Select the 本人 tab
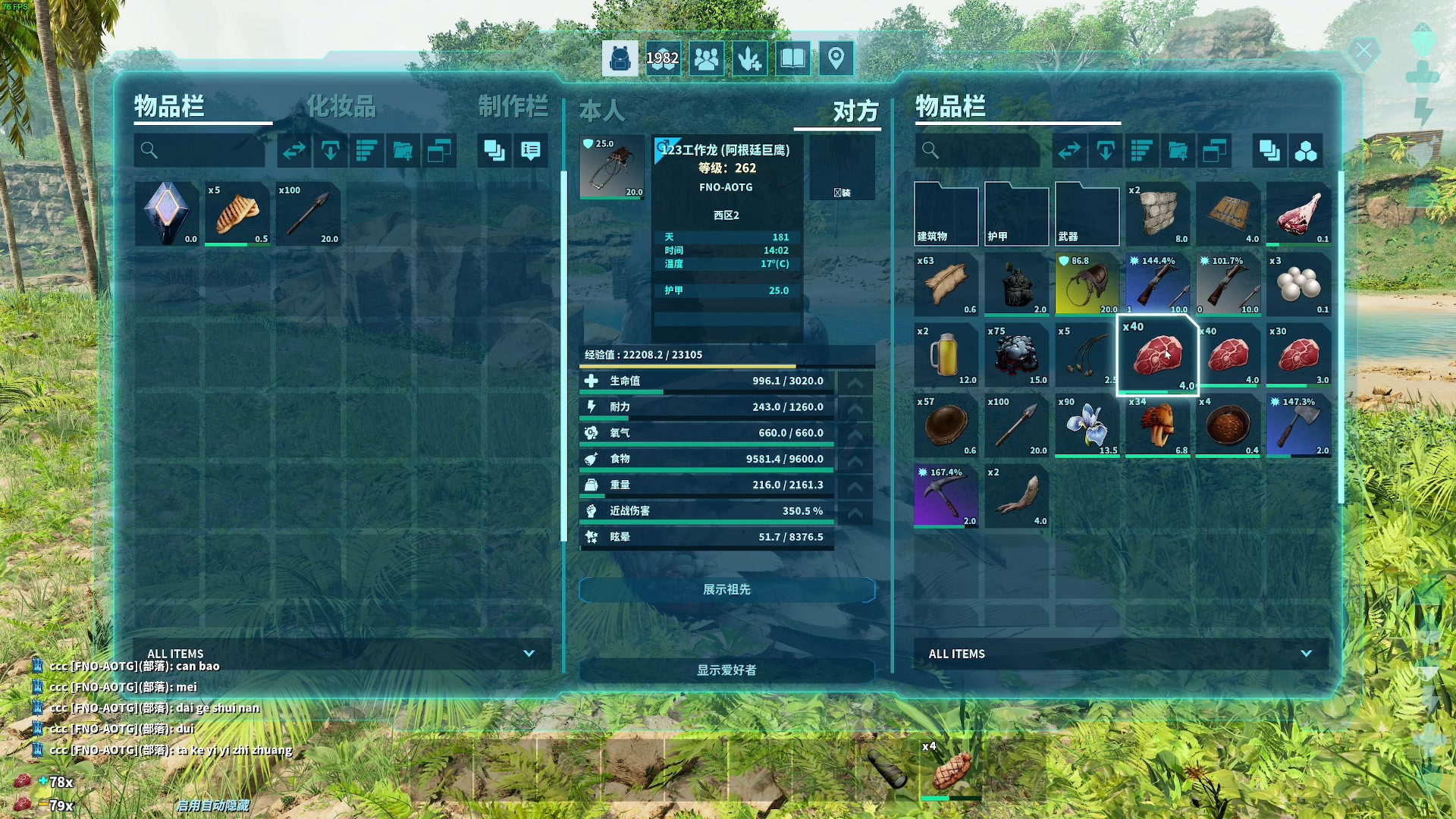The height and width of the screenshot is (819, 1456). click(x=602, y=111)
